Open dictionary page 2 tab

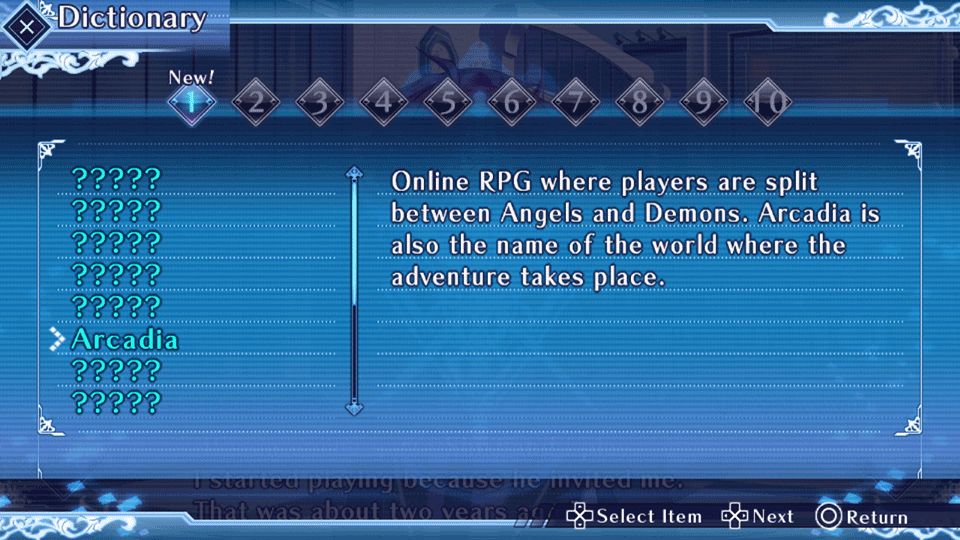click(255, 102)
